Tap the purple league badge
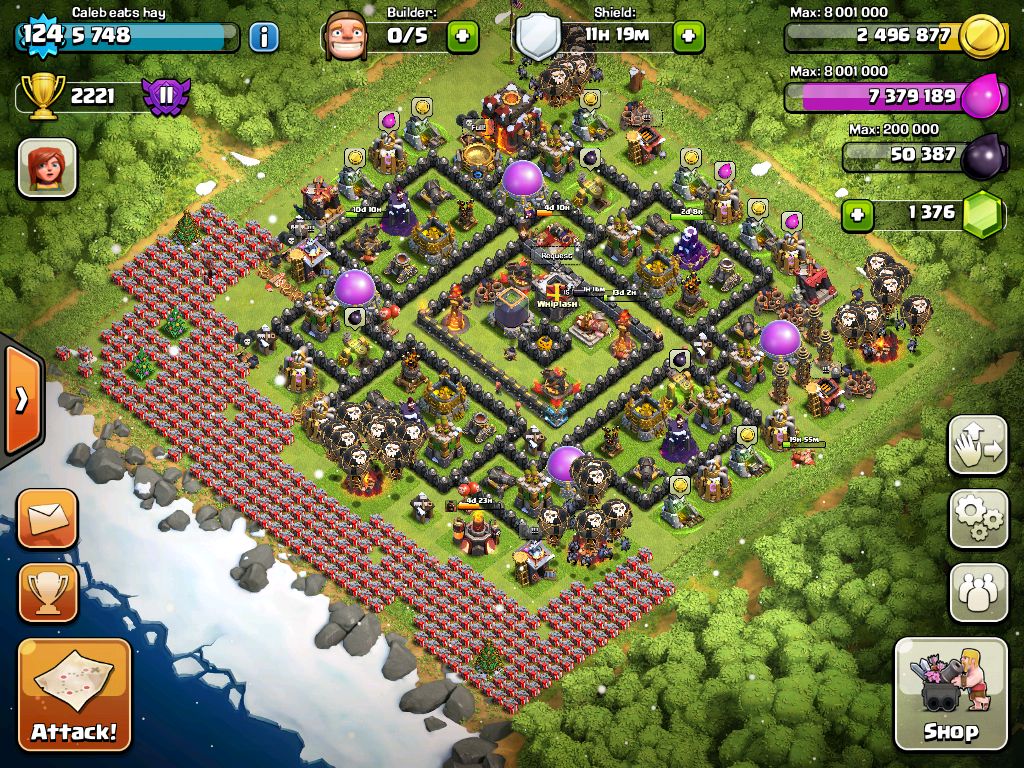 (165, 97)
